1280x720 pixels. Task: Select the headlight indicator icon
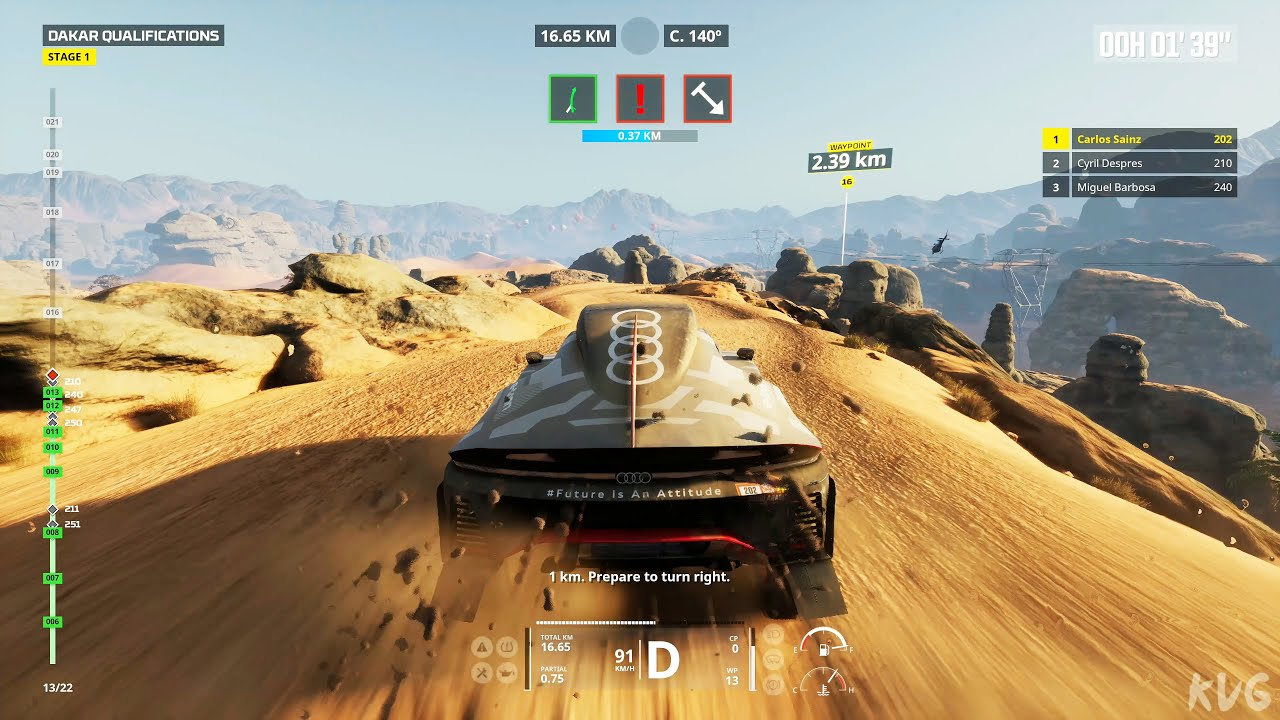[x=773, y=634]
